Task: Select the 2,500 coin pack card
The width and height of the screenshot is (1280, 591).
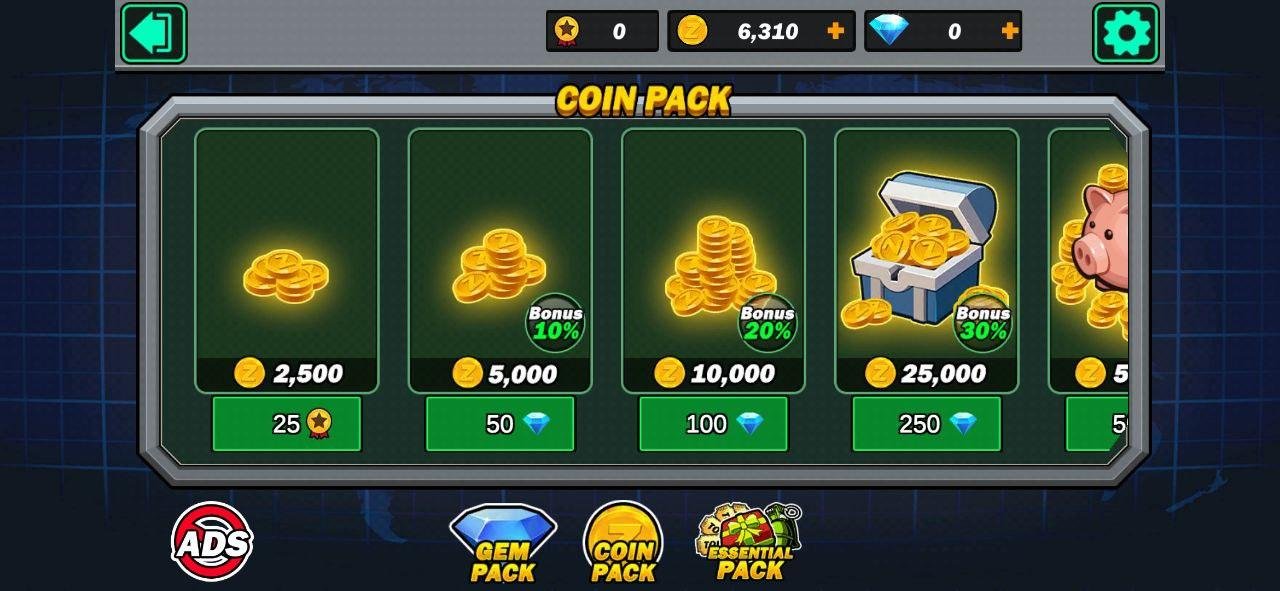Action: point(287,260)
